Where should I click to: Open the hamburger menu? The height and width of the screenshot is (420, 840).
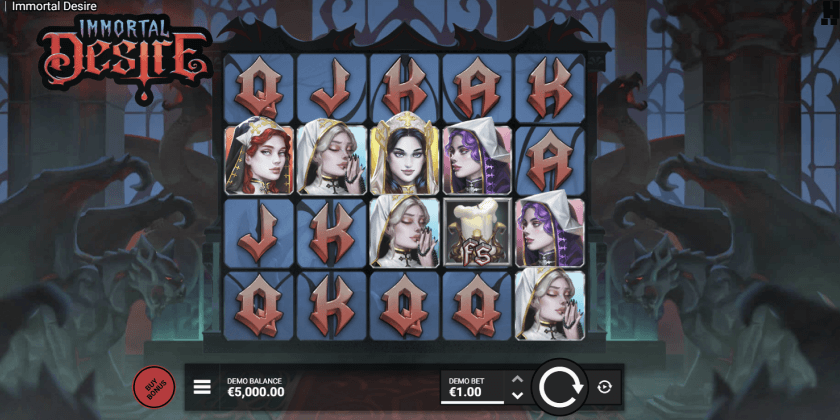pos(202,387)
